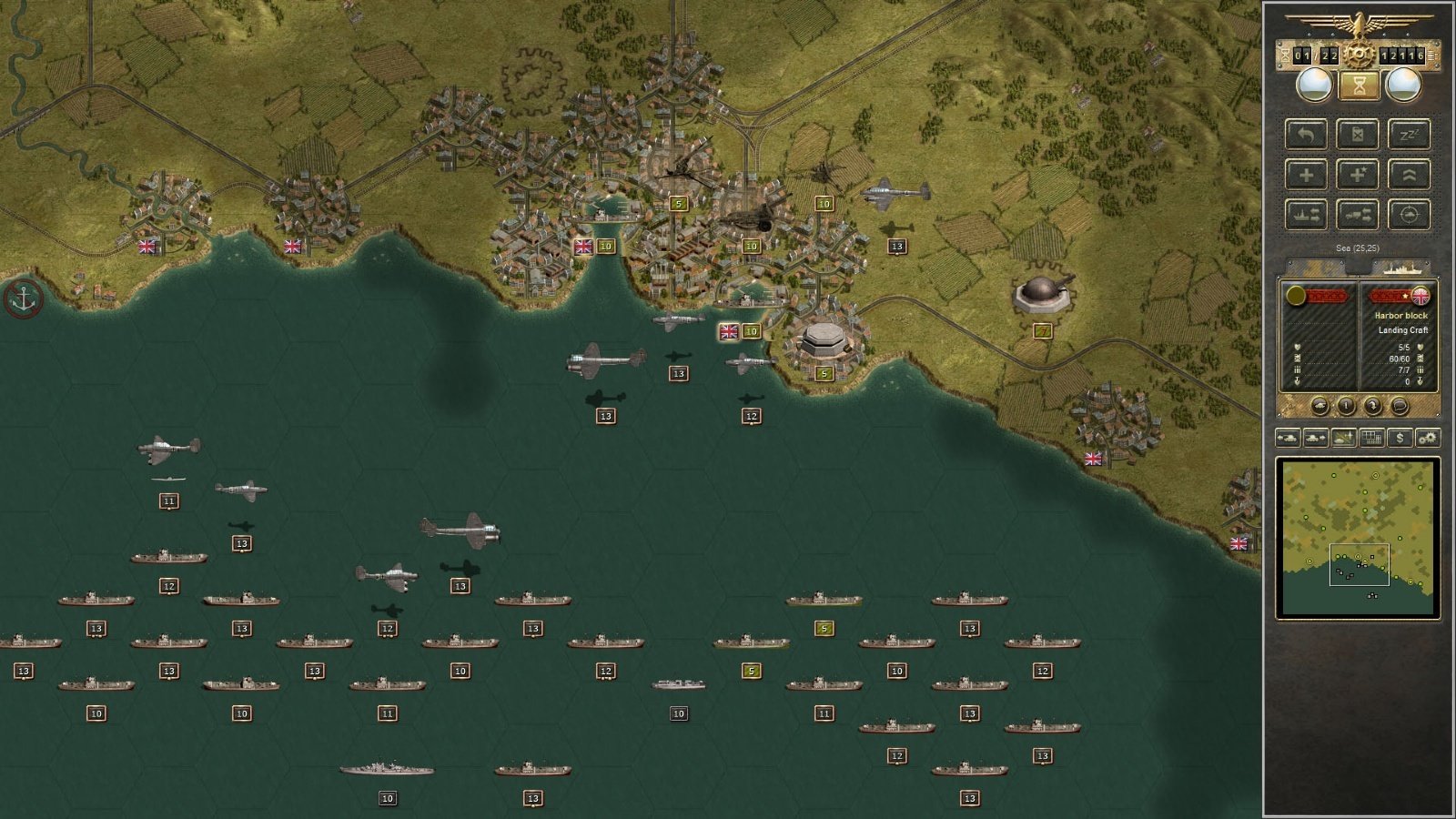1456x819 pixels.
Task: Click the fuel can resupply button
Action: 1357,135
